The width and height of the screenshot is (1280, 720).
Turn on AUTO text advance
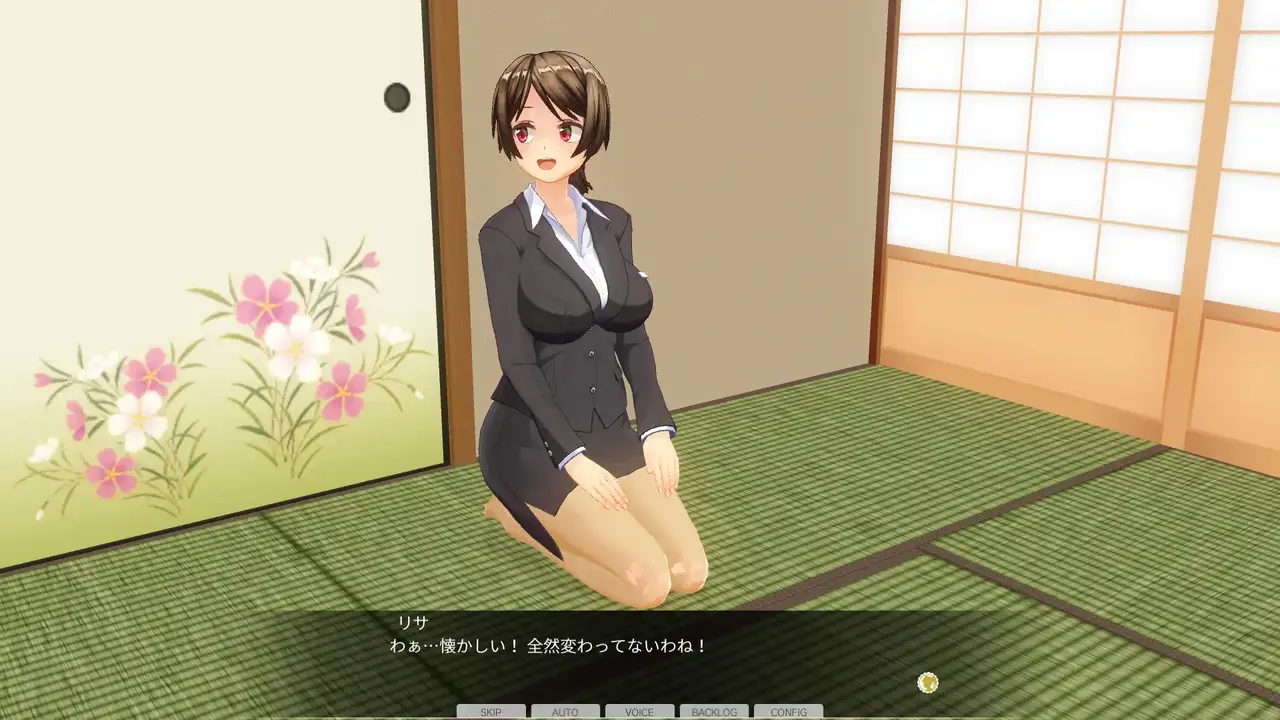pyautogui.click(x=565, y=712)
